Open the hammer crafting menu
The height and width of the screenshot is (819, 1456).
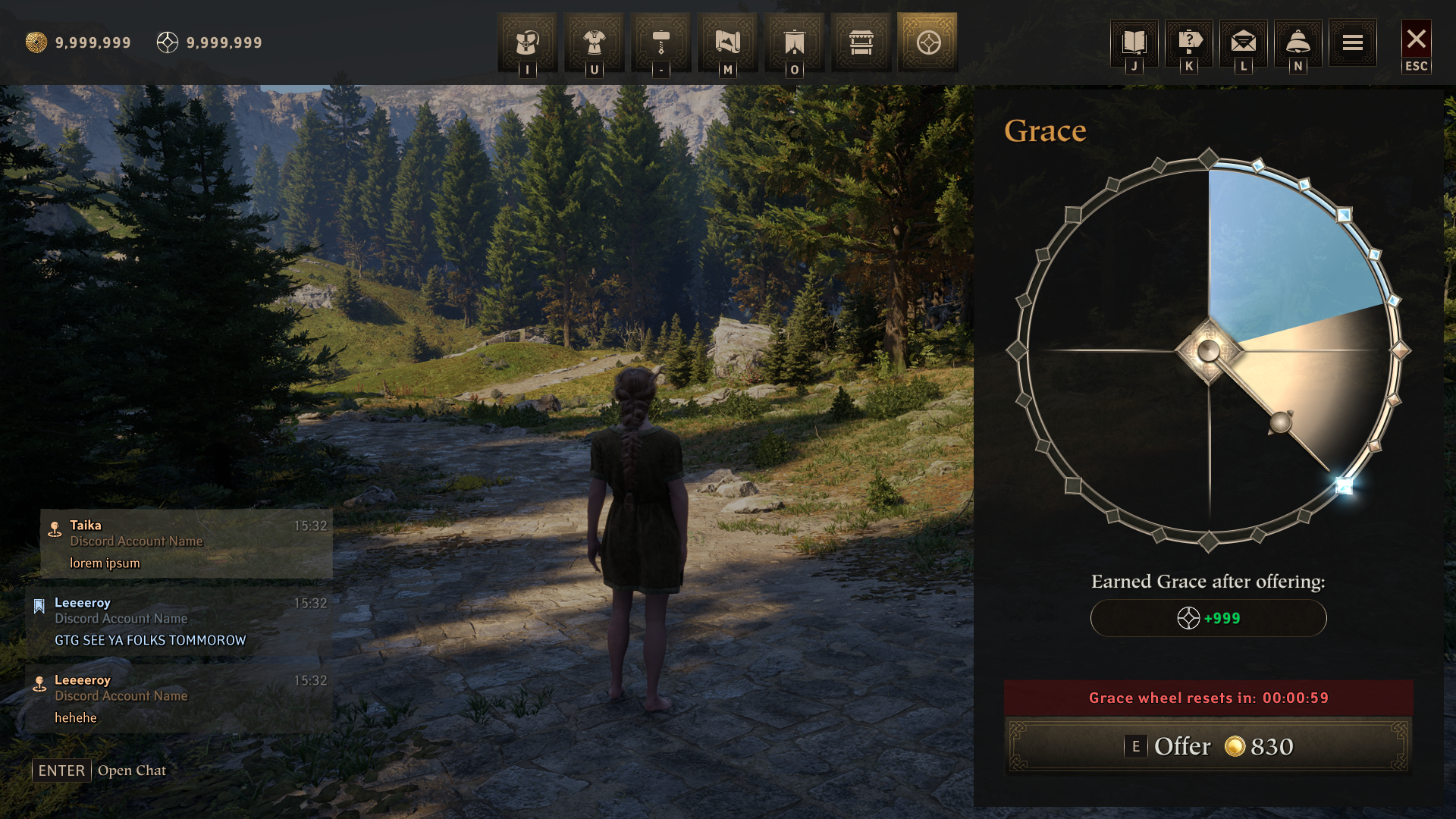(x=661, y=42)
